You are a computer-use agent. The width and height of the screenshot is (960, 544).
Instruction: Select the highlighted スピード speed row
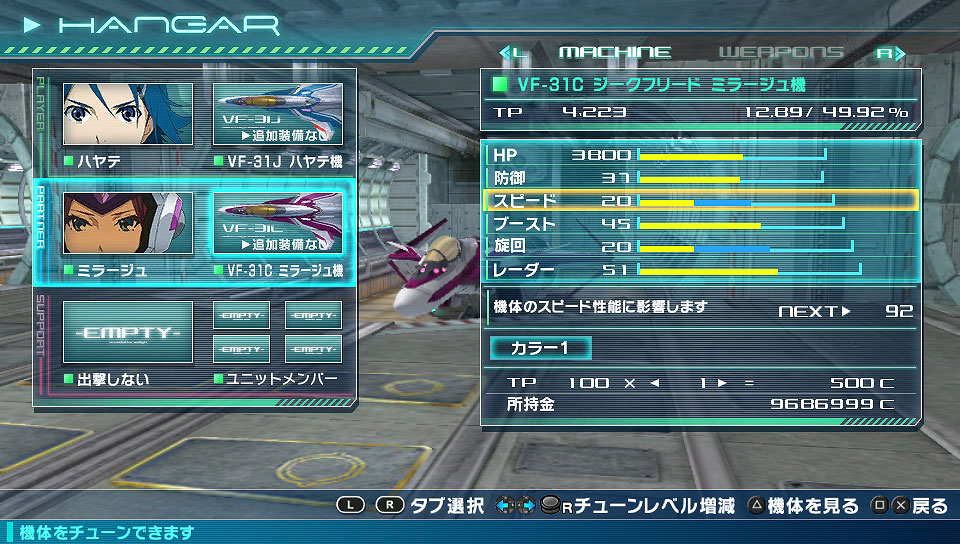700,201
